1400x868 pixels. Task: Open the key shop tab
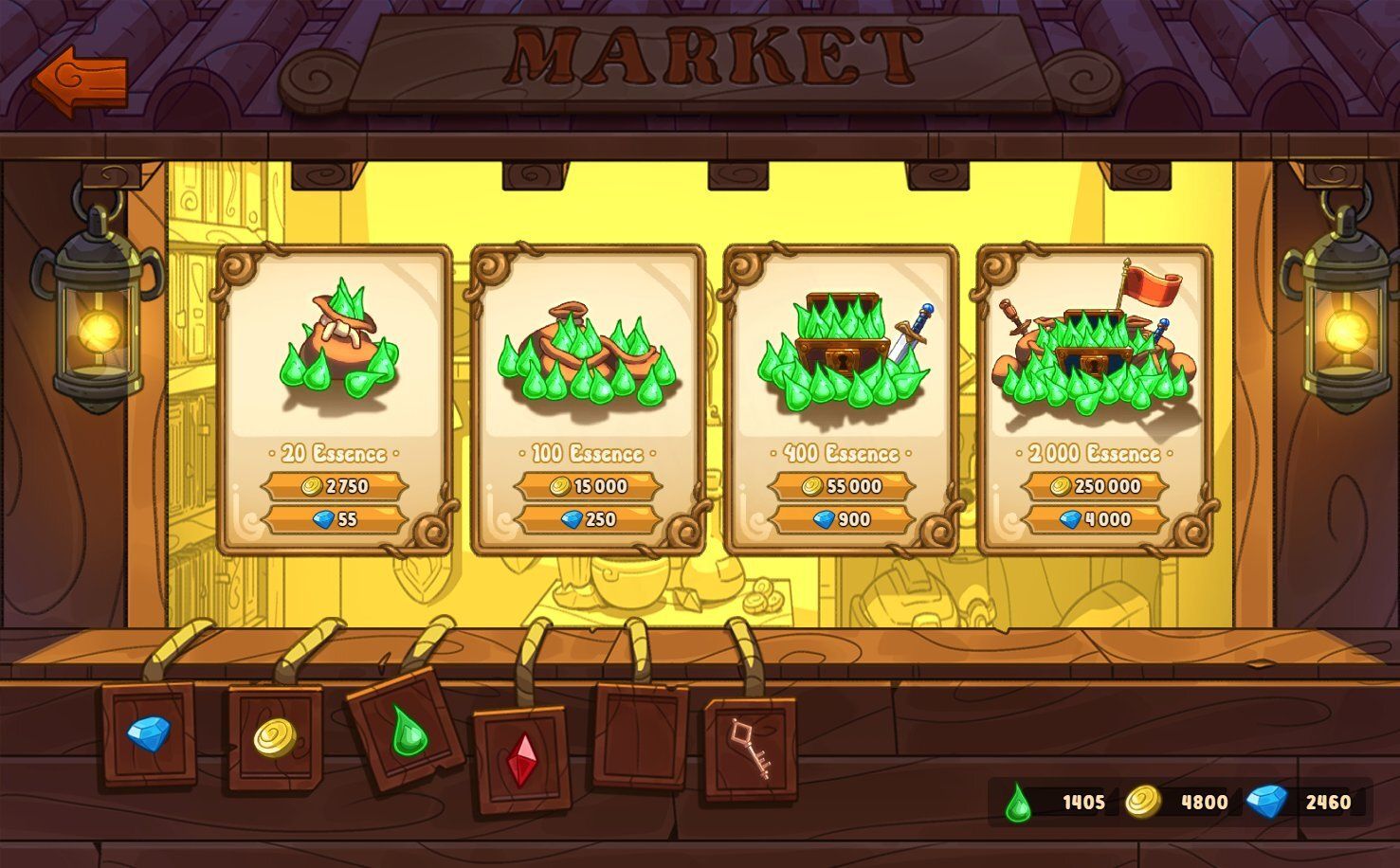[750, 750]
